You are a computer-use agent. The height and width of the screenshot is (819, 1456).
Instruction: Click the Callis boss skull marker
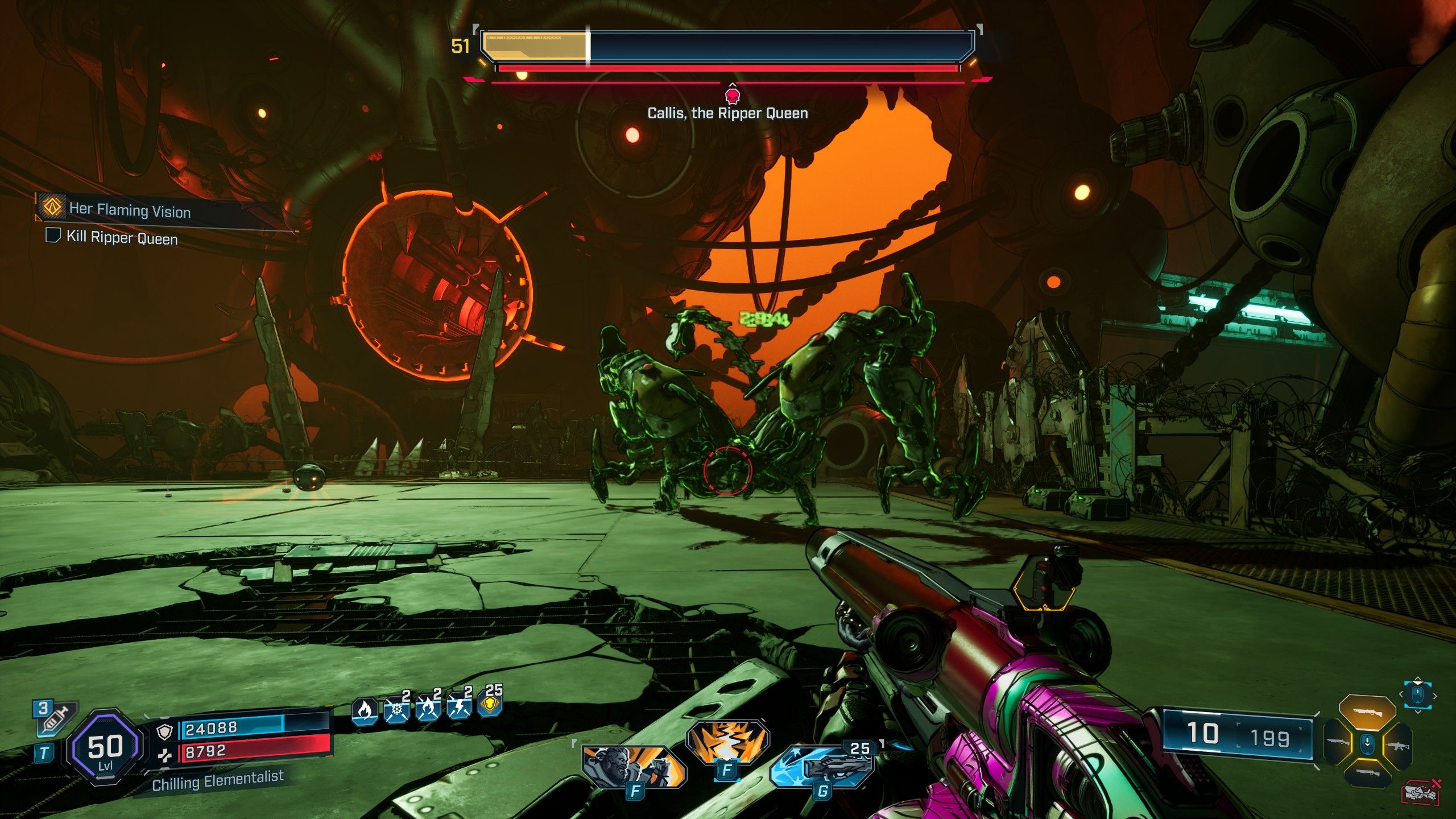click(733, 94)
